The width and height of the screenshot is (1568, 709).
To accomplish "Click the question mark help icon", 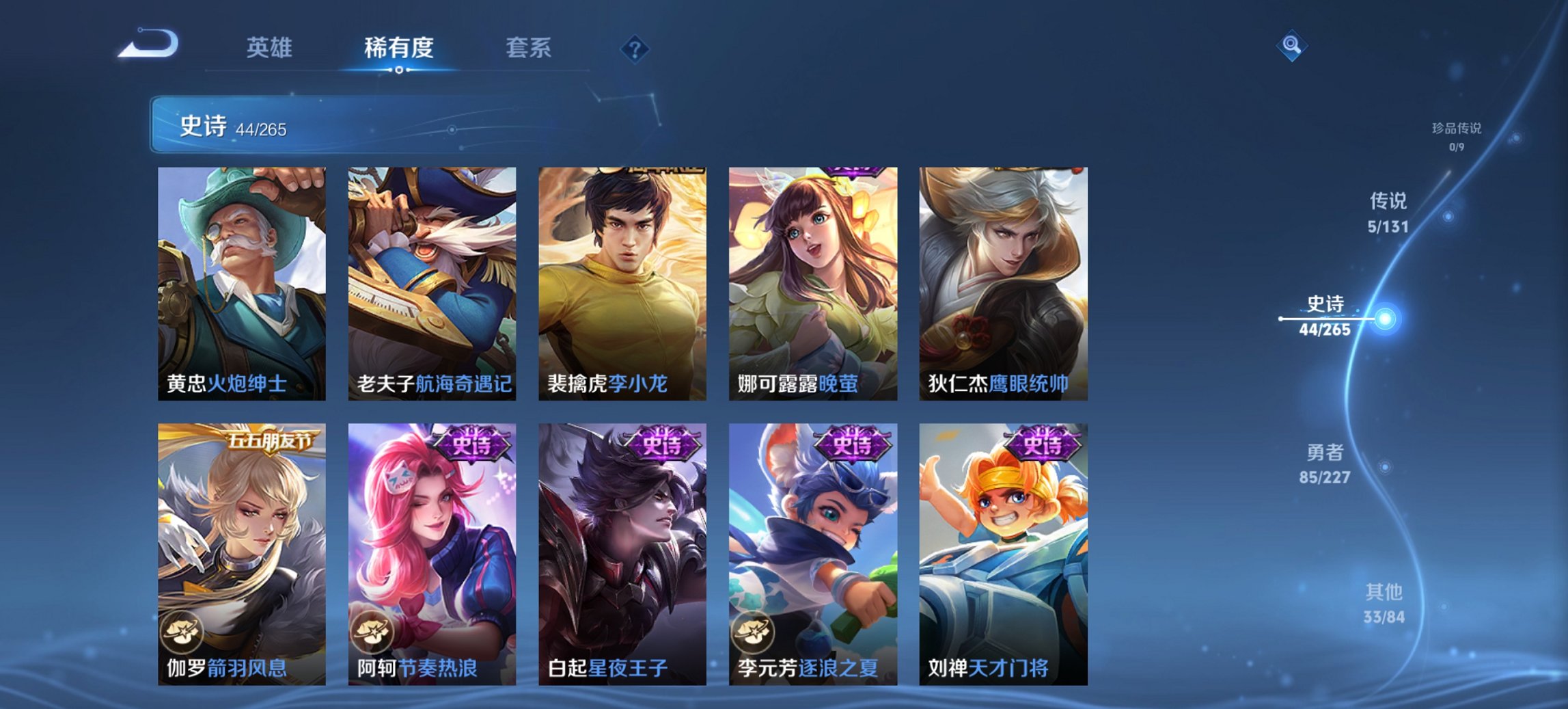I will (x=635, y=50).
